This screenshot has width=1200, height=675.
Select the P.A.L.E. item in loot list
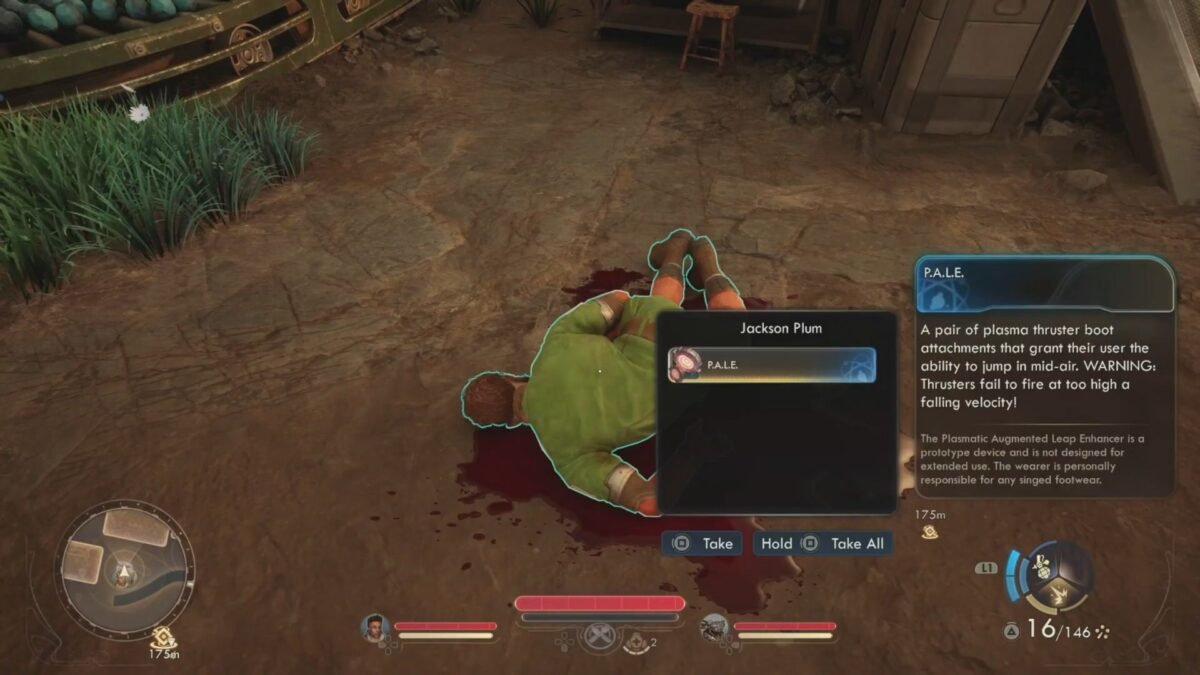coord(770,365)
